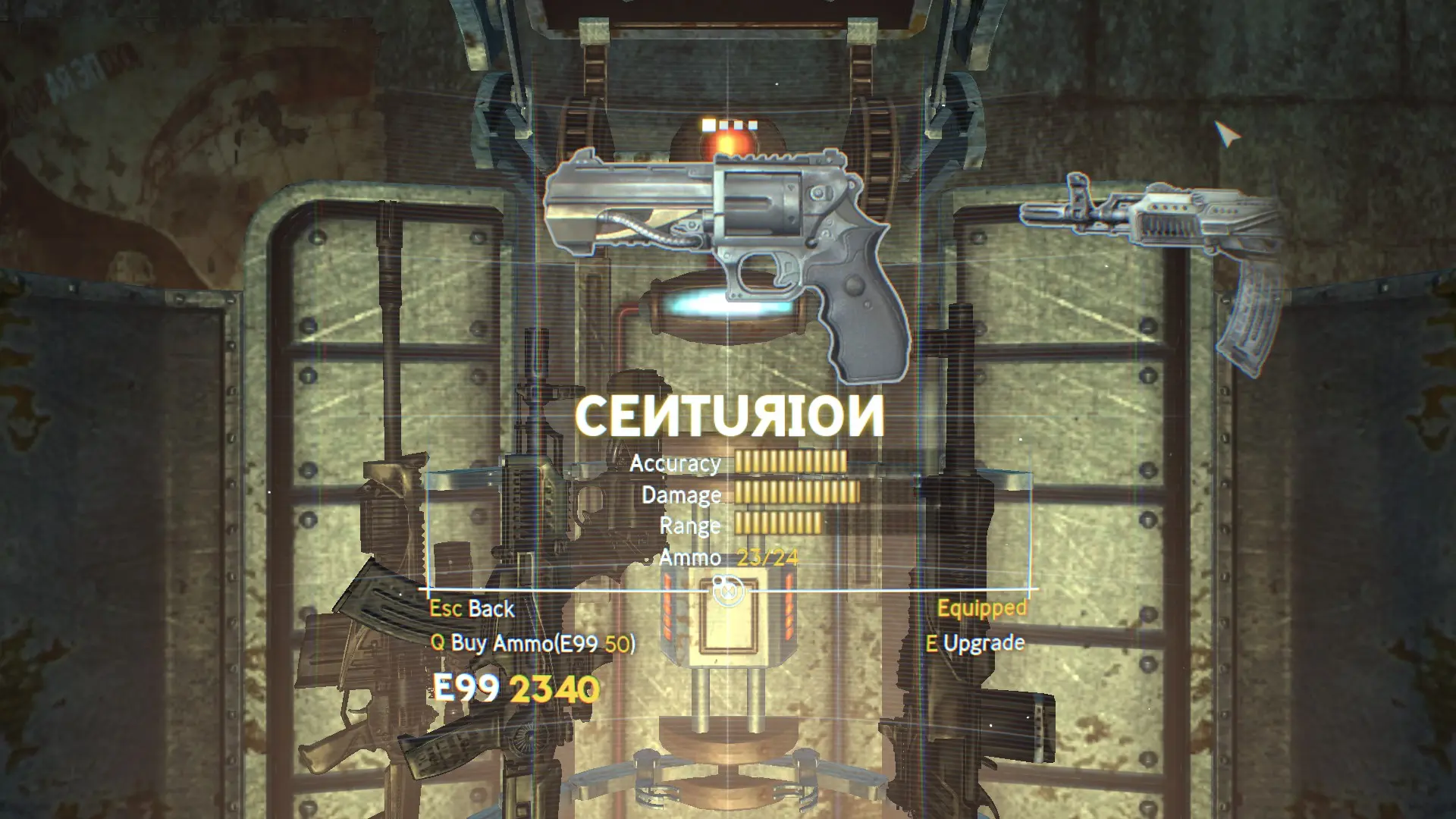
Task: Go back from the weapon locker
Action: point(472,609)
